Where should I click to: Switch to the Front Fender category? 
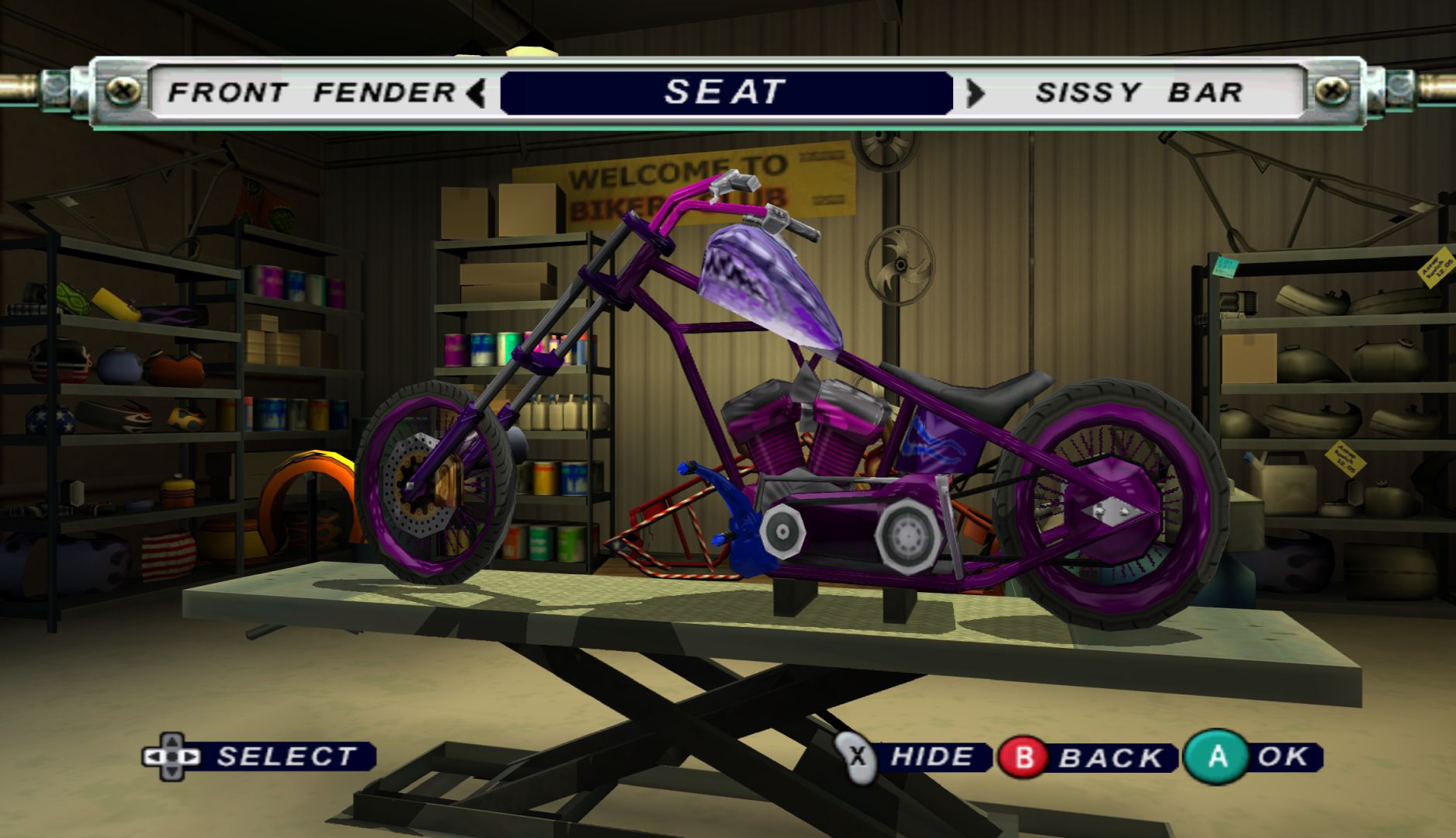click(x=312, y=93)
